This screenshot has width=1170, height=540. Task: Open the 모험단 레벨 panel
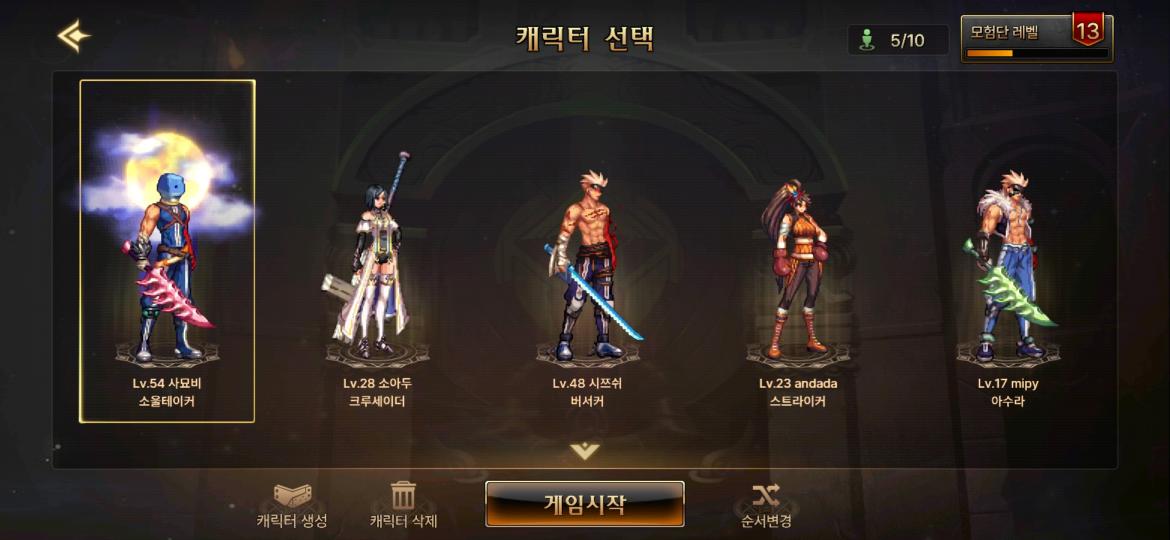(1036, 38)
